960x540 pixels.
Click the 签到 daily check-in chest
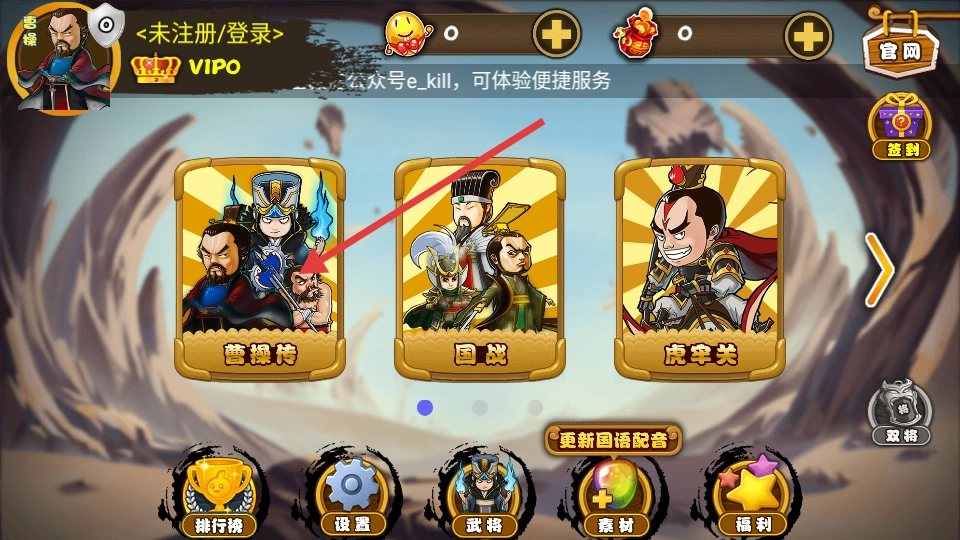(900, 127)
